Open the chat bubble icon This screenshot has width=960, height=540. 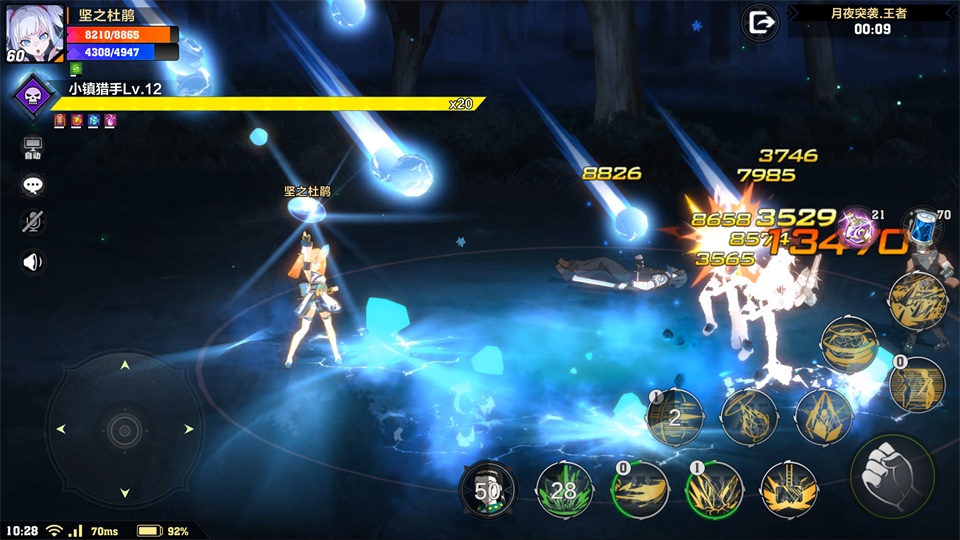click(33, 185)
